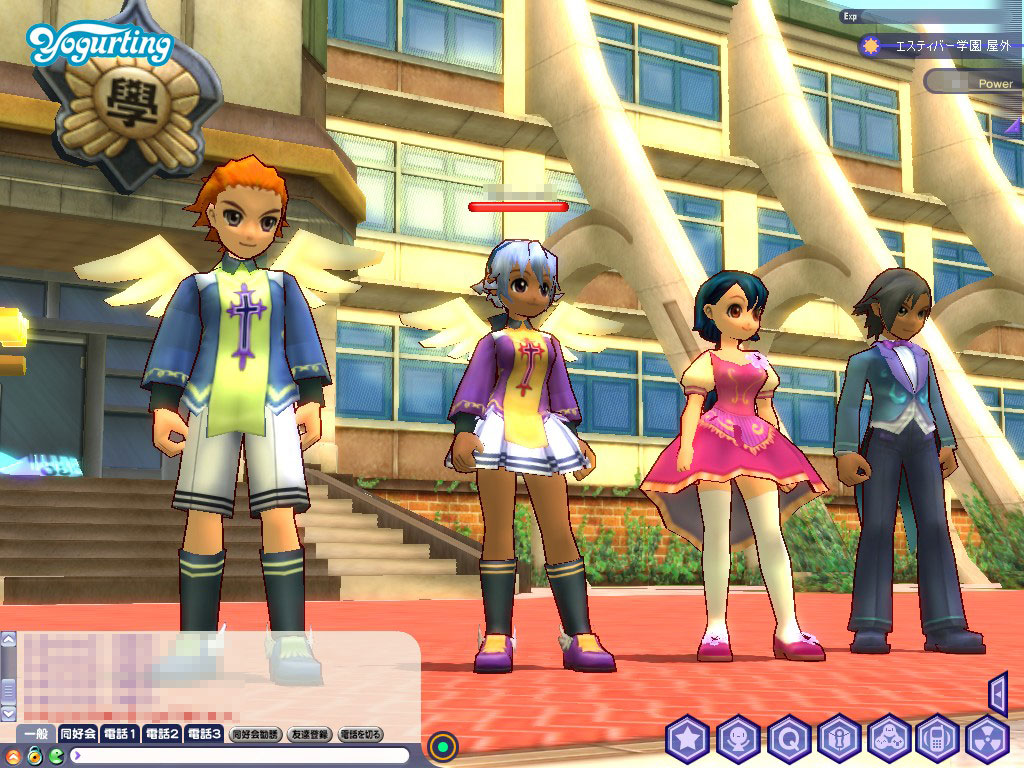Open the 同好会 chat tab
1024x768 pixels.
click(x=78, y=734)
